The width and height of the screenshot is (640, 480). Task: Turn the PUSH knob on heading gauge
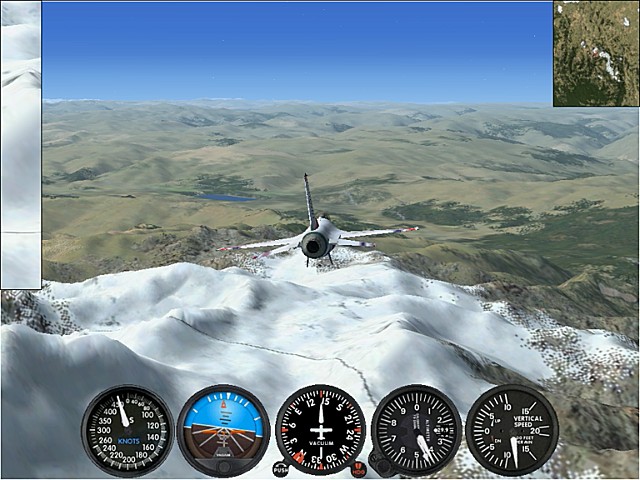tap(280, 468)
